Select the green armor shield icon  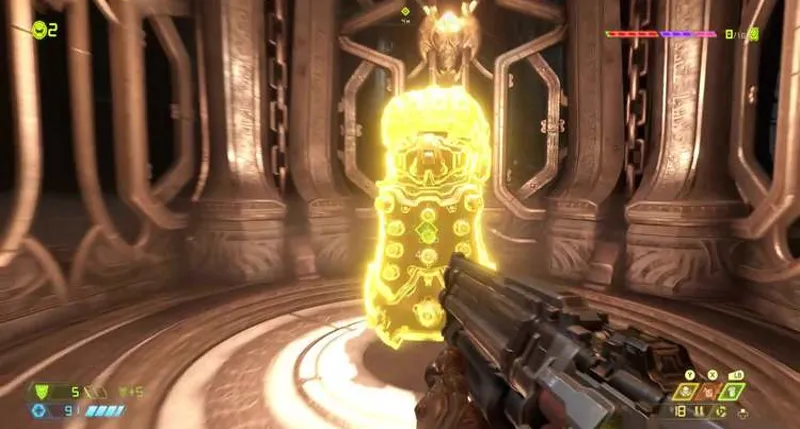pos(40,391)
